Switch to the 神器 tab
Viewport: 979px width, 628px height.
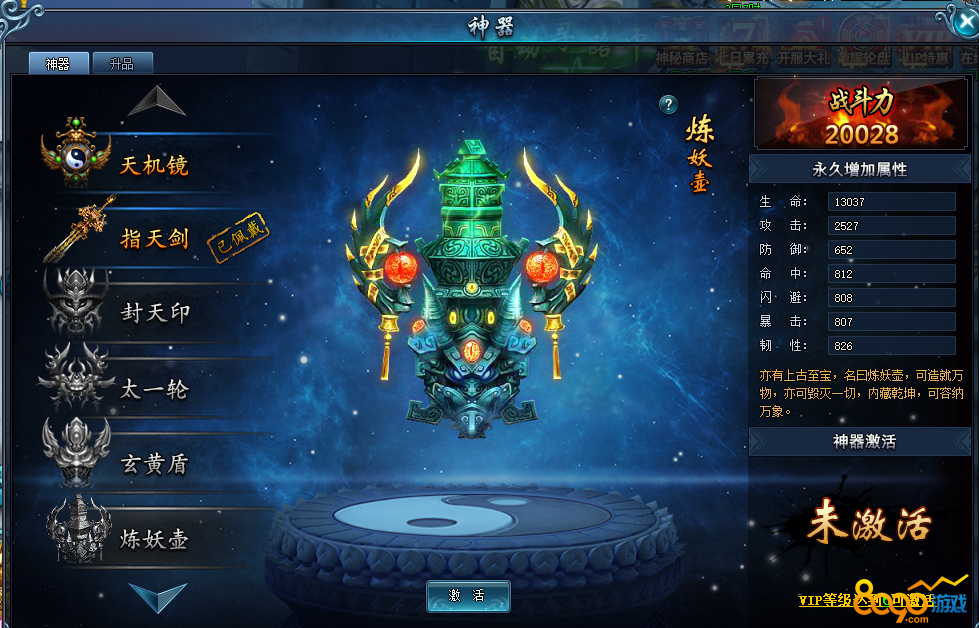58,64
